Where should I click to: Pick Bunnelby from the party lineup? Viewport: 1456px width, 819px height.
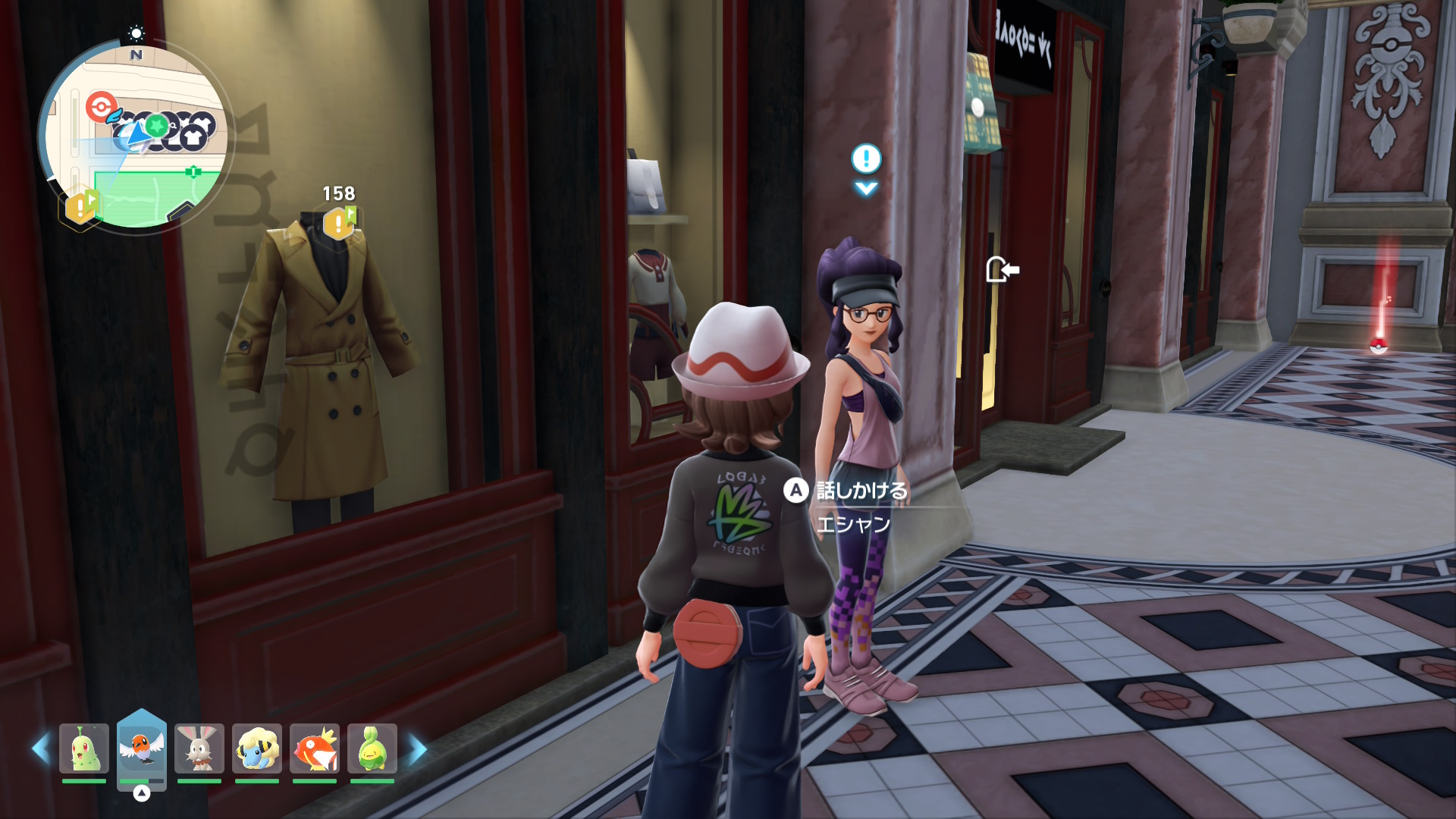click(199, 748)
